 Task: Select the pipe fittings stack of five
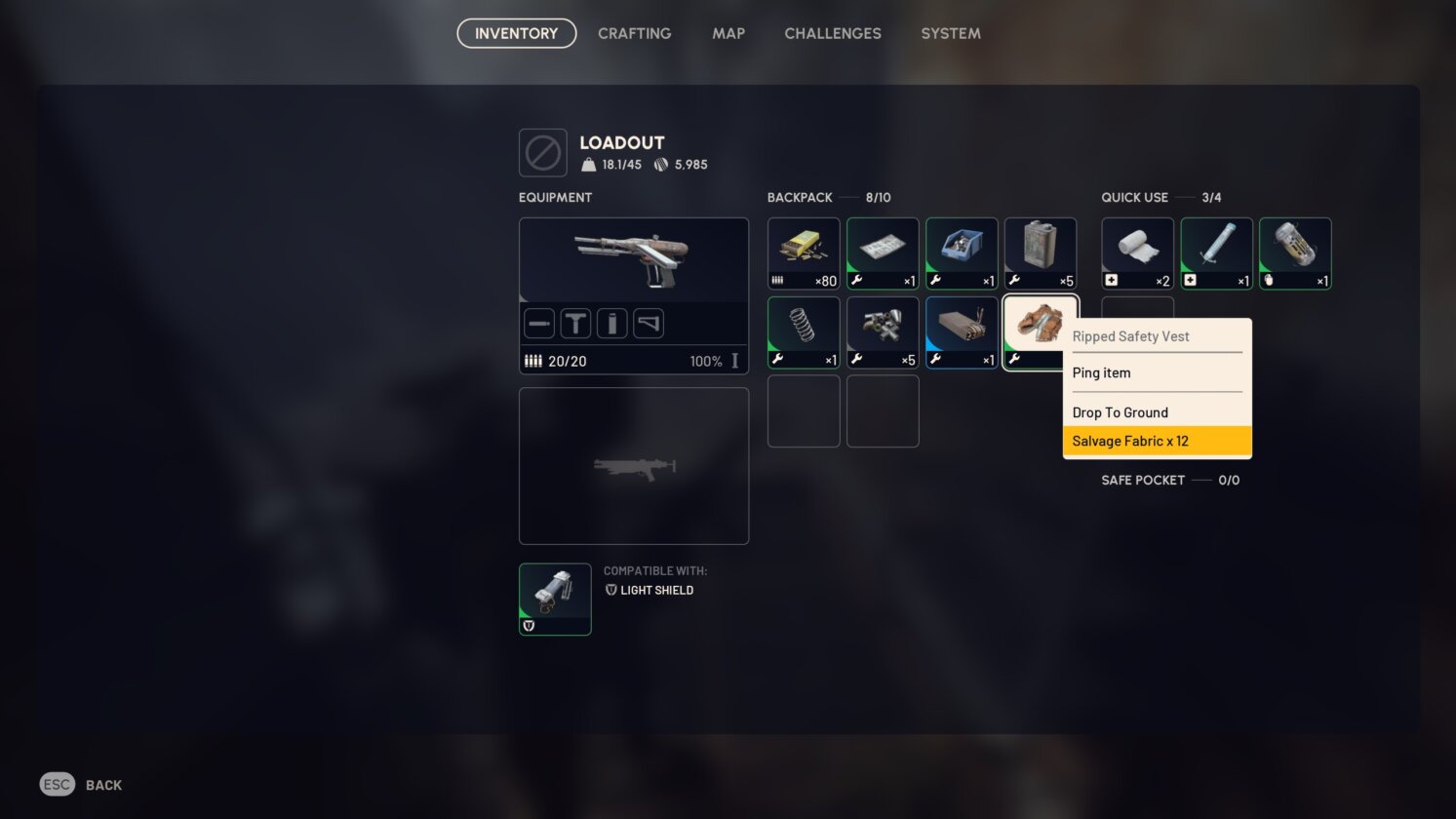coord(882,330)
